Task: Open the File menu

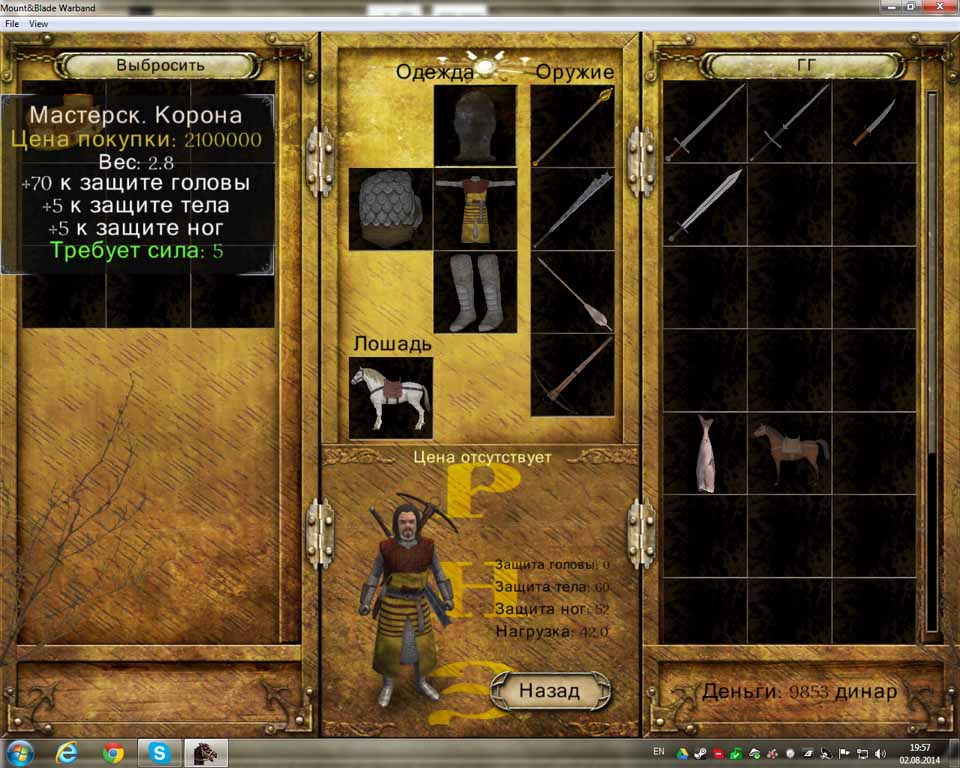Action: [x=12, y=23]
